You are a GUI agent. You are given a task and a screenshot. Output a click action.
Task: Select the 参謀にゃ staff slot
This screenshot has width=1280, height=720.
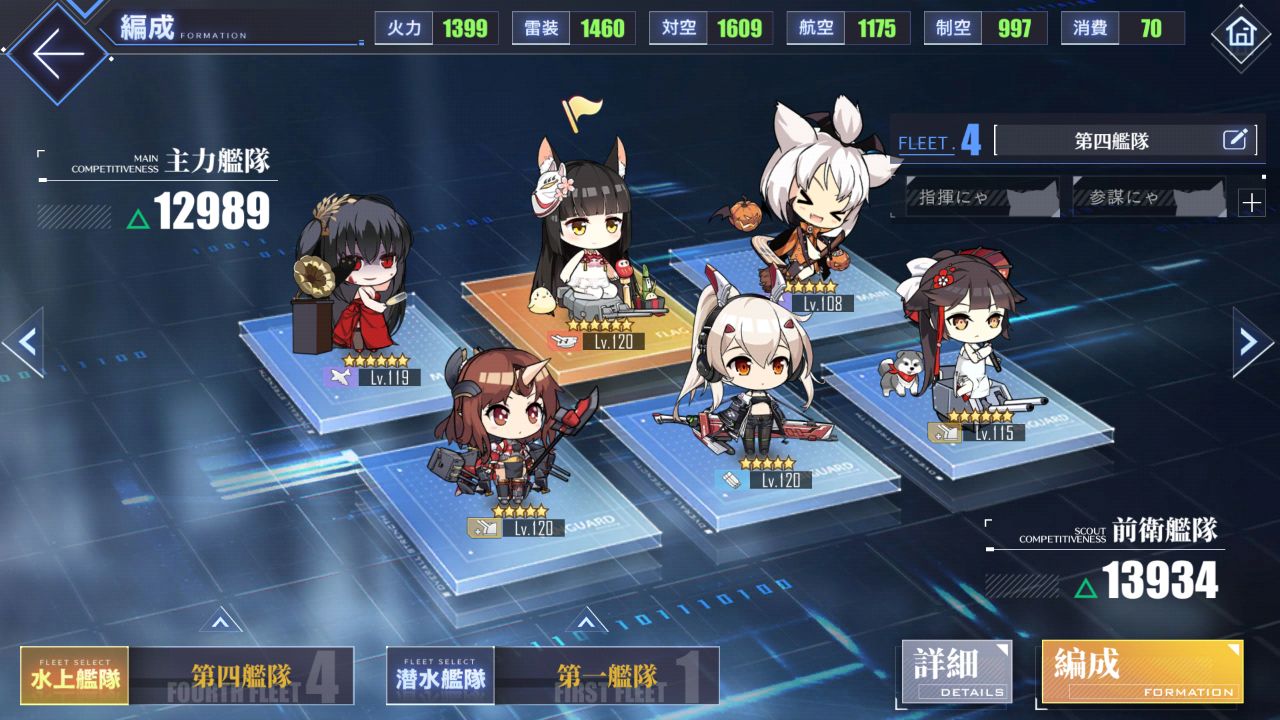point(1148,198)
